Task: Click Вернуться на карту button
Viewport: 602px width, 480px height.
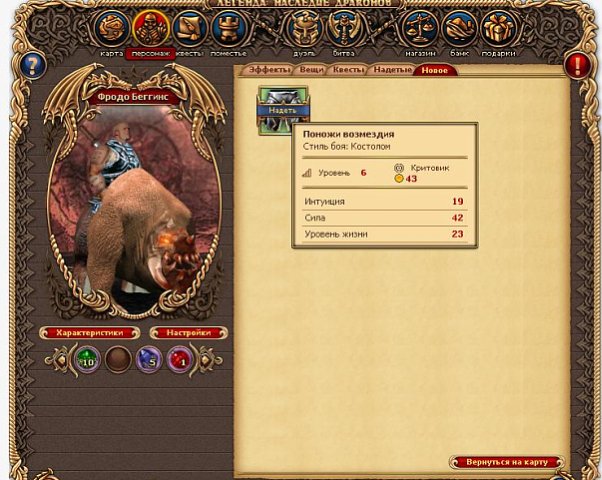Action: tap(506, 462)
